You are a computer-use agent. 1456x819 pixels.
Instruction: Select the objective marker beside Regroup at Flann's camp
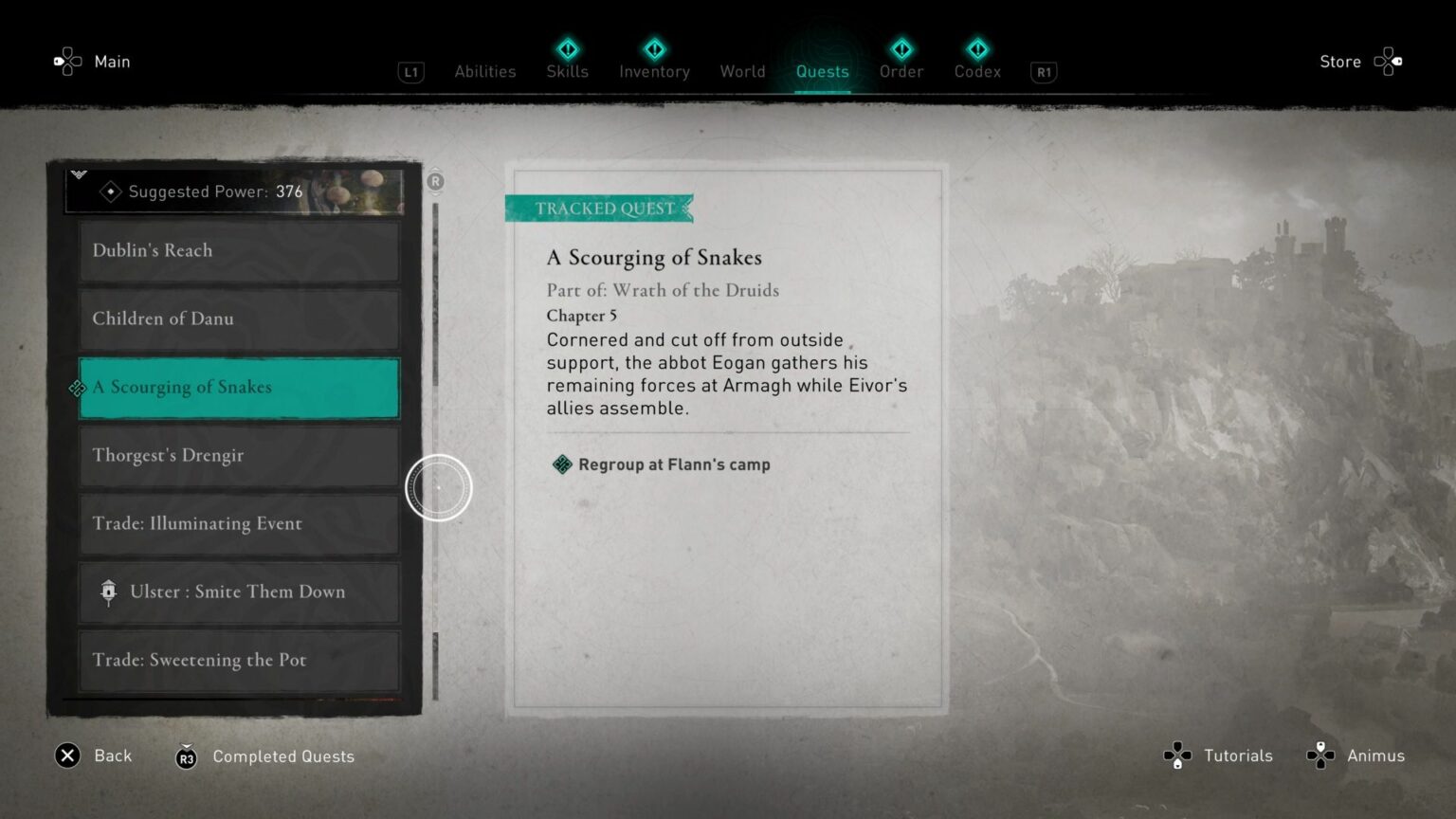pos(561,464)
